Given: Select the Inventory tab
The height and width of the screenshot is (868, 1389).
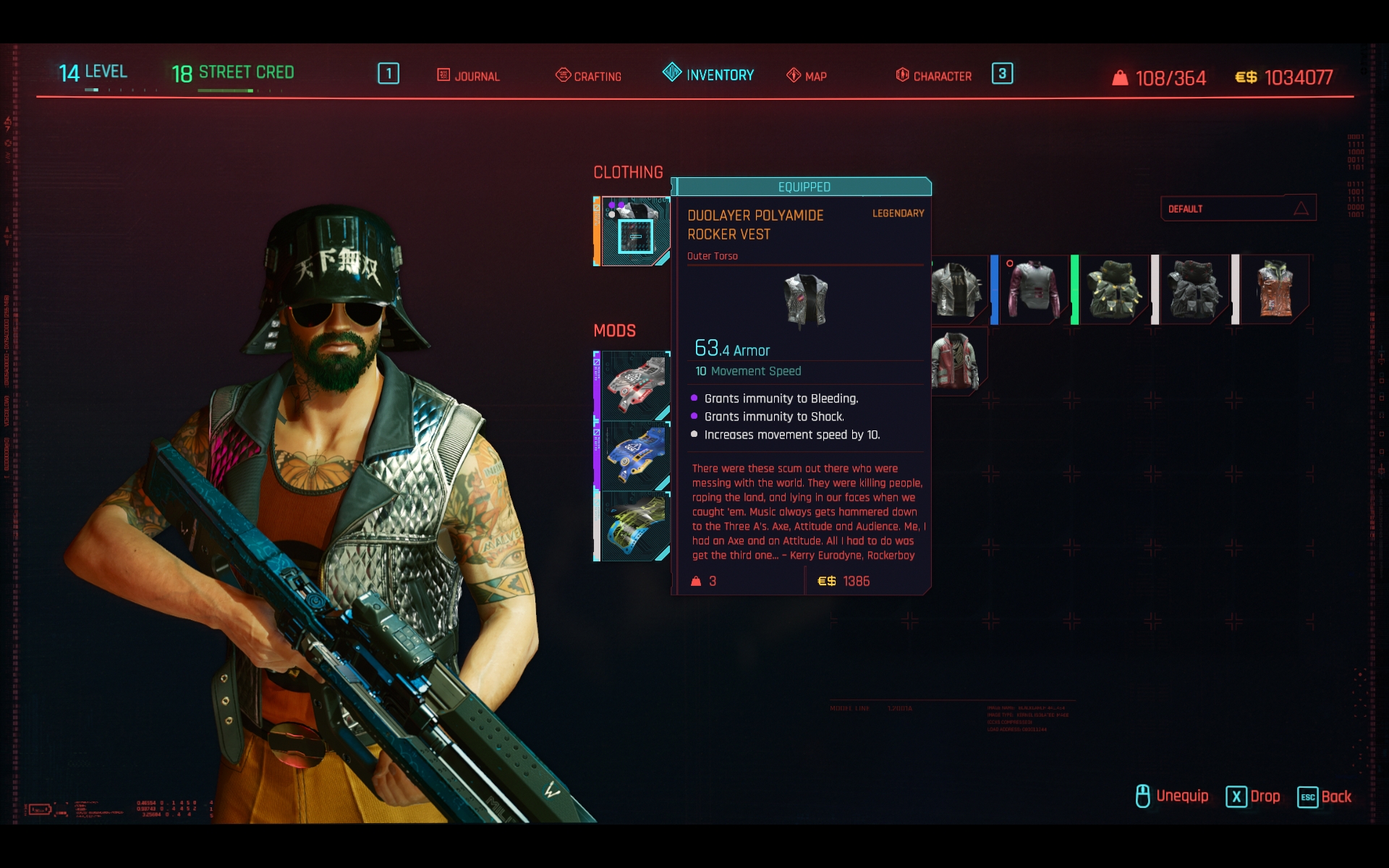Looking at the screenshot, I should coord(709,75).
